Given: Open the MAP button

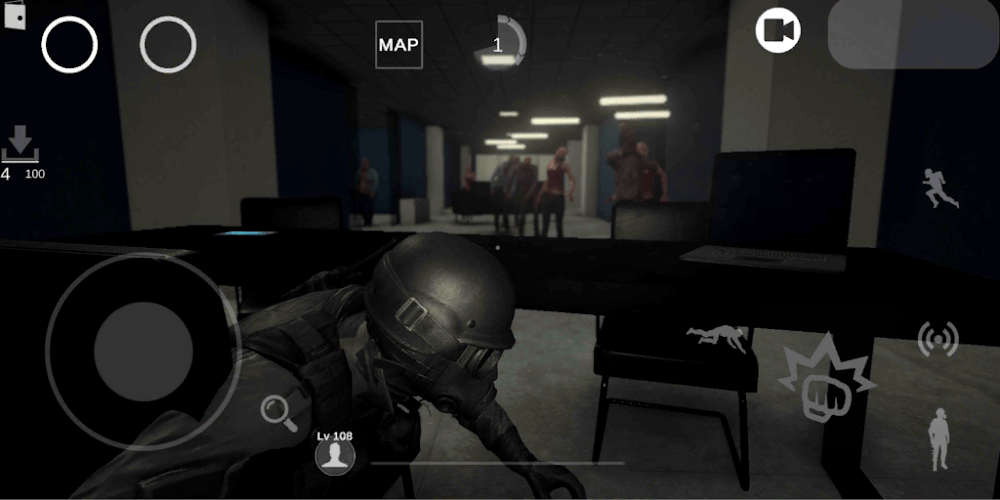Looking at the screenshot, I should coord(398,45).
